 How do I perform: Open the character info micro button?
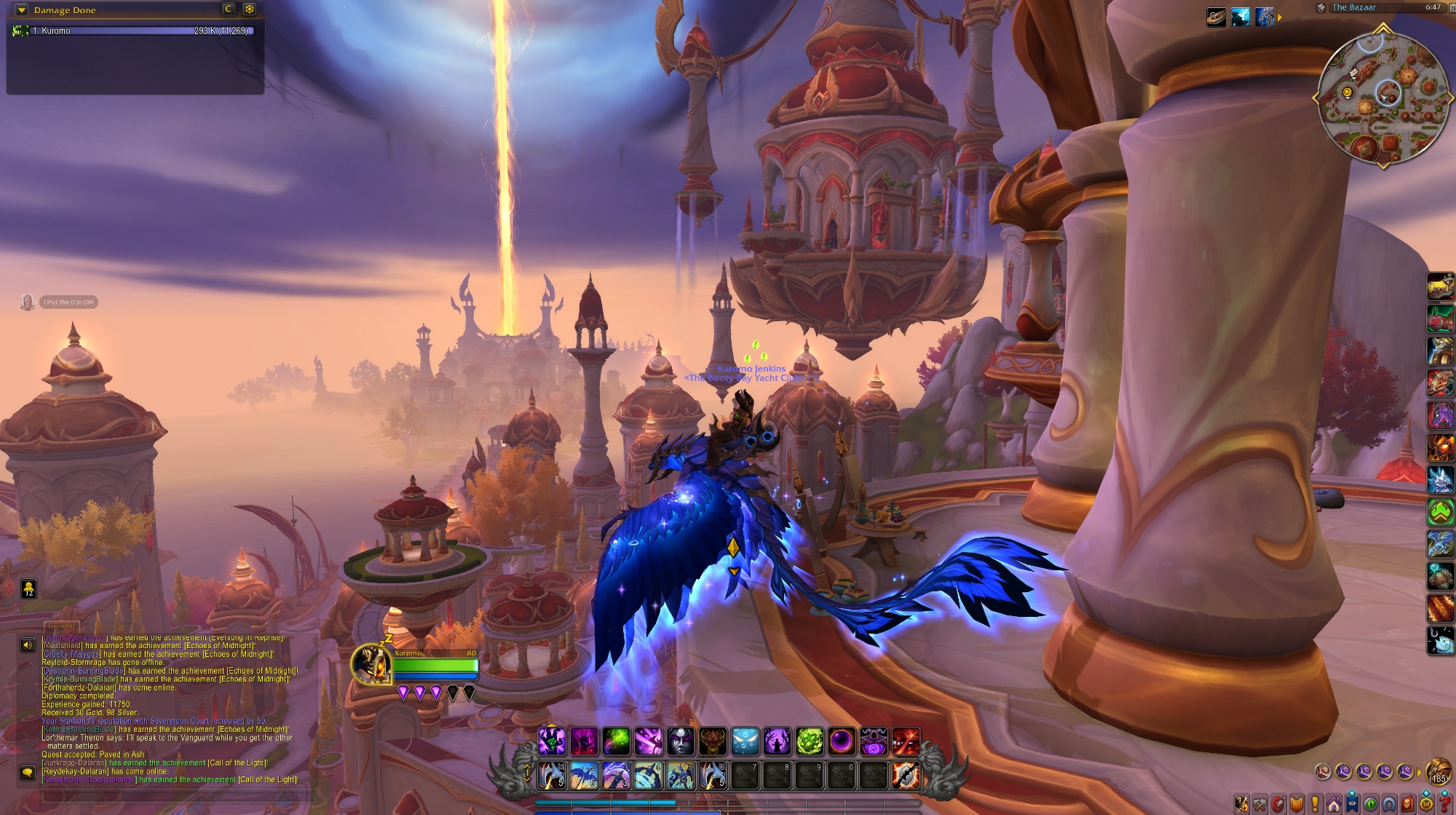tap(1241, 805)
